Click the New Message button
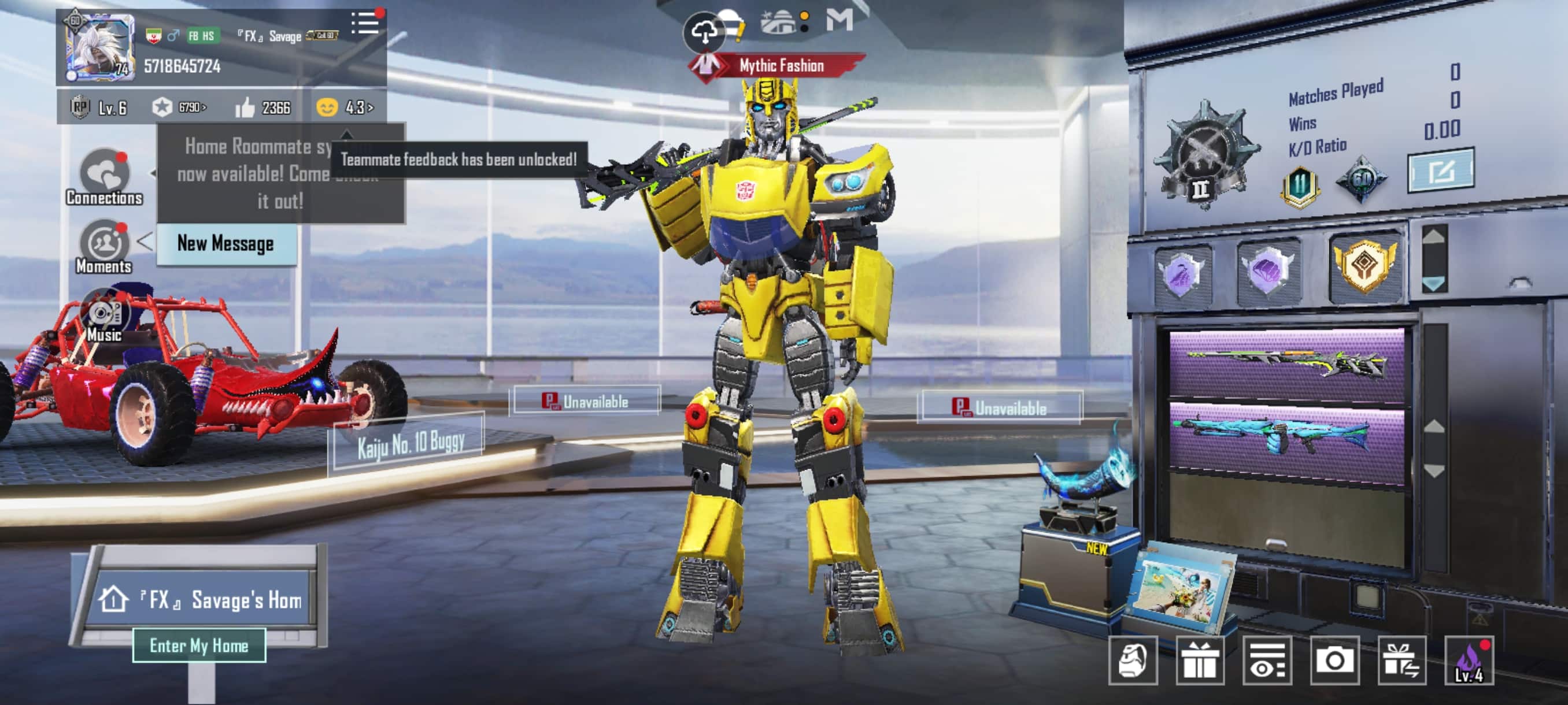Screen dimensions: 1568x705 (x=226, y=243)
